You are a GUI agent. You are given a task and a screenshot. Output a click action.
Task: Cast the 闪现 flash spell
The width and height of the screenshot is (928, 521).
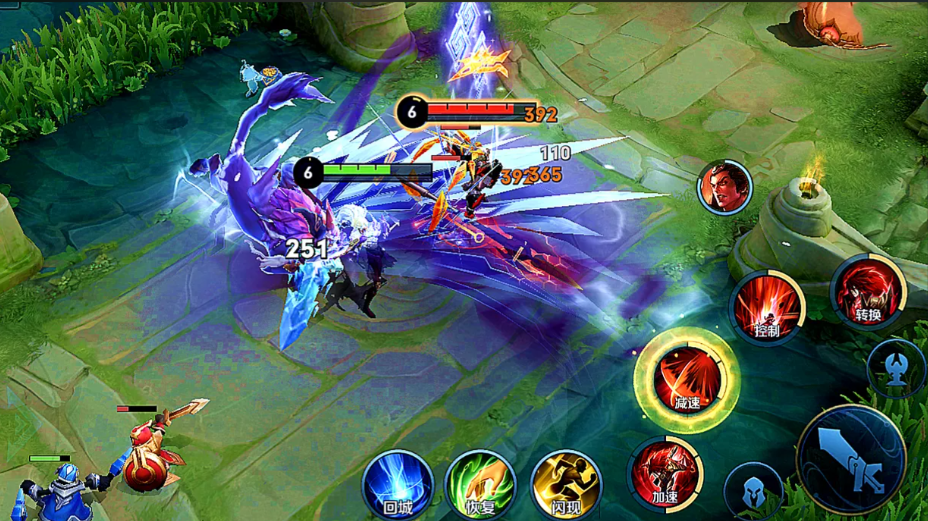[565, 484]
